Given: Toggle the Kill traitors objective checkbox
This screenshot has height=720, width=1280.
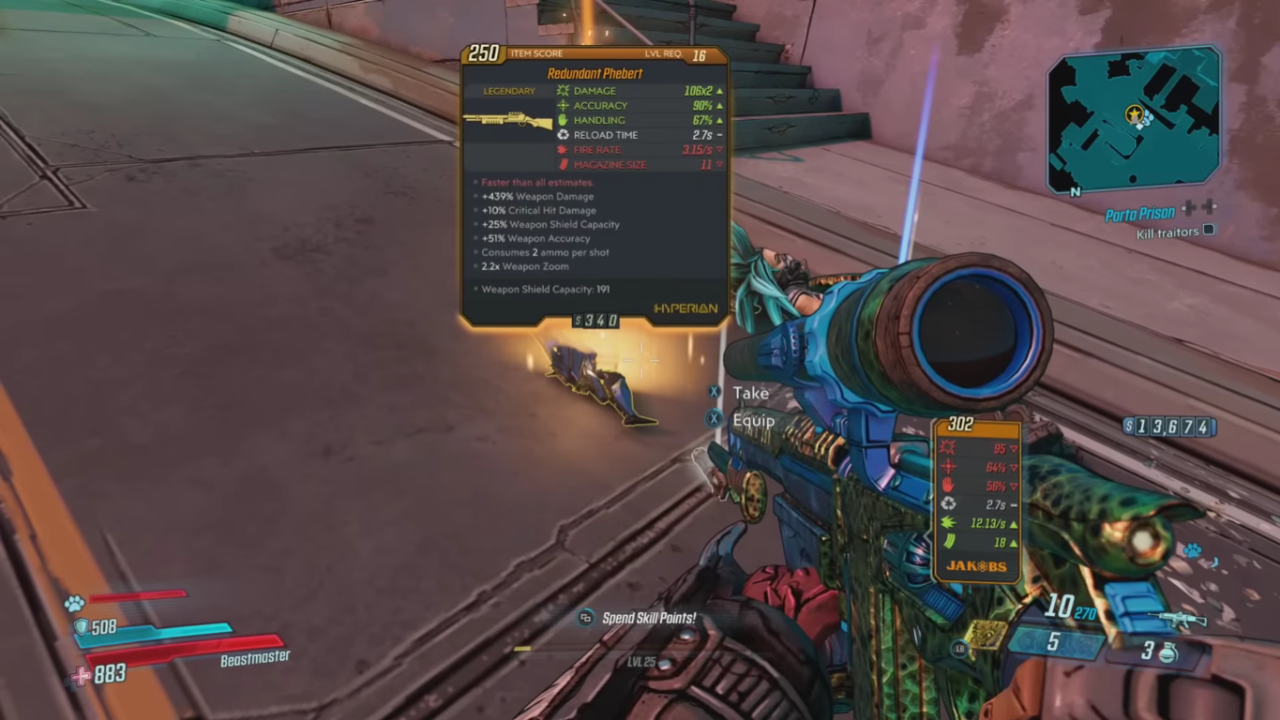Looking at the screenshot, I should pyautogui.click(x=1208, y=231).
